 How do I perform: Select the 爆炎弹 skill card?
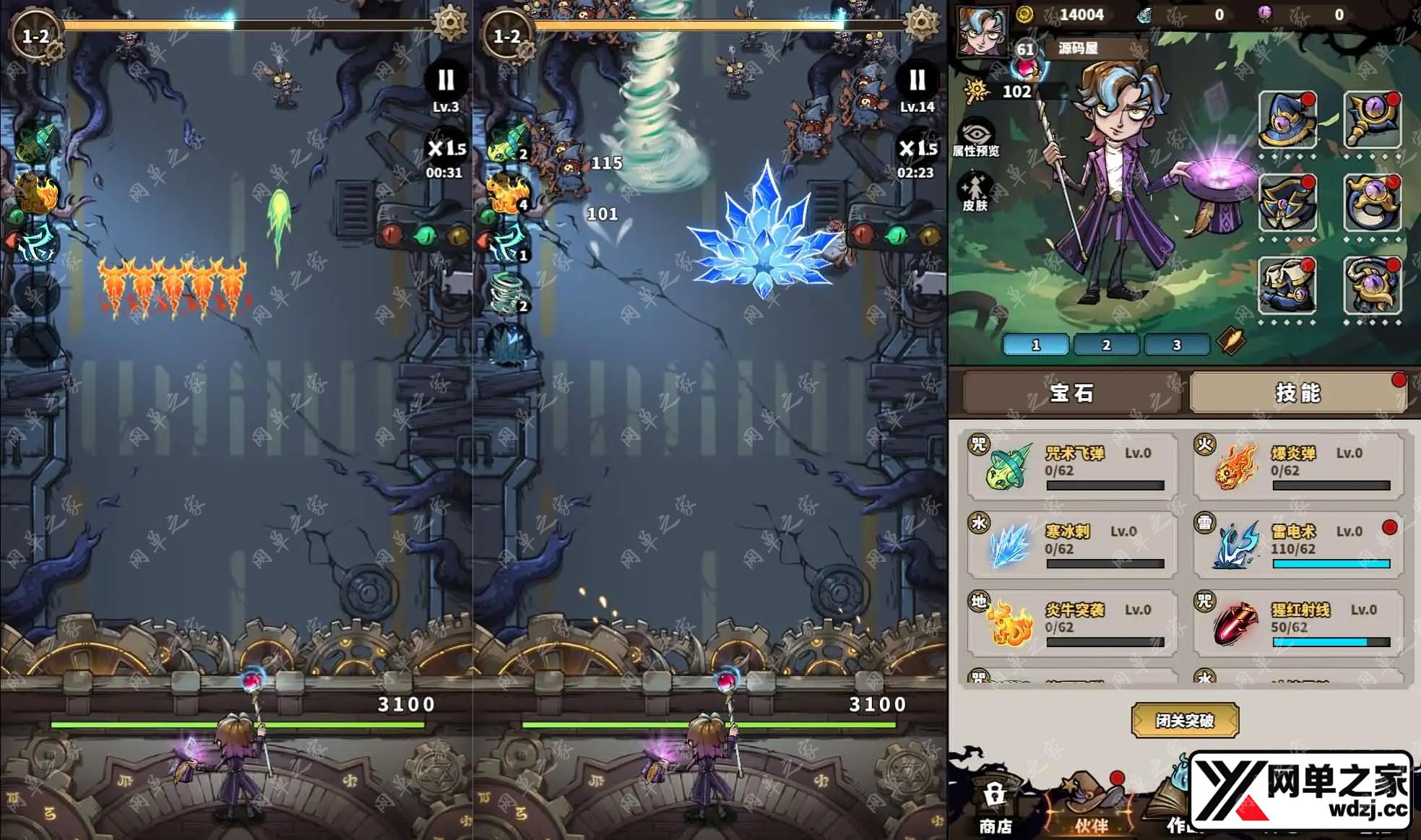(x=1297, y=466)
